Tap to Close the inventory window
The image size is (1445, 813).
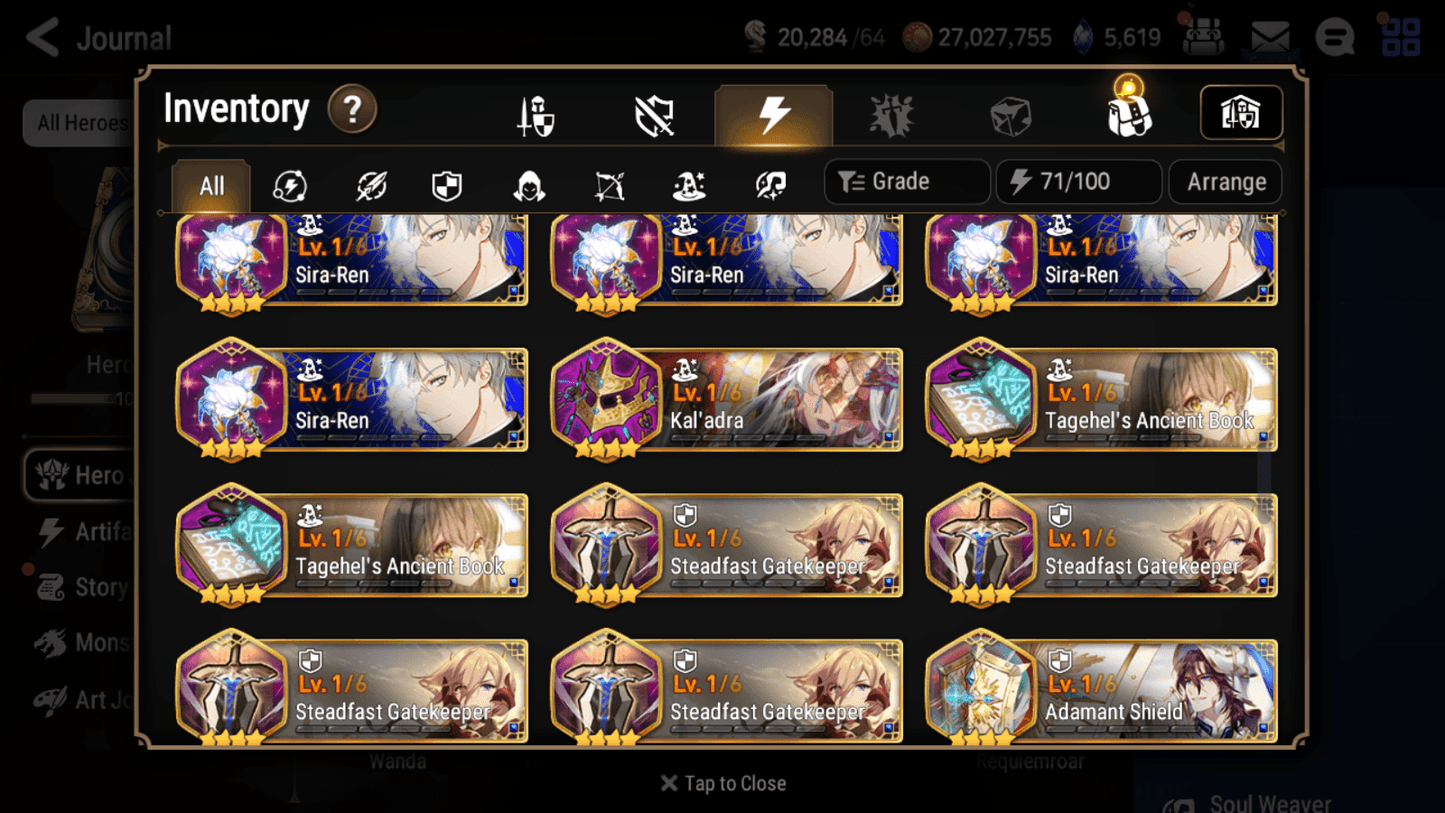point(722,783)
